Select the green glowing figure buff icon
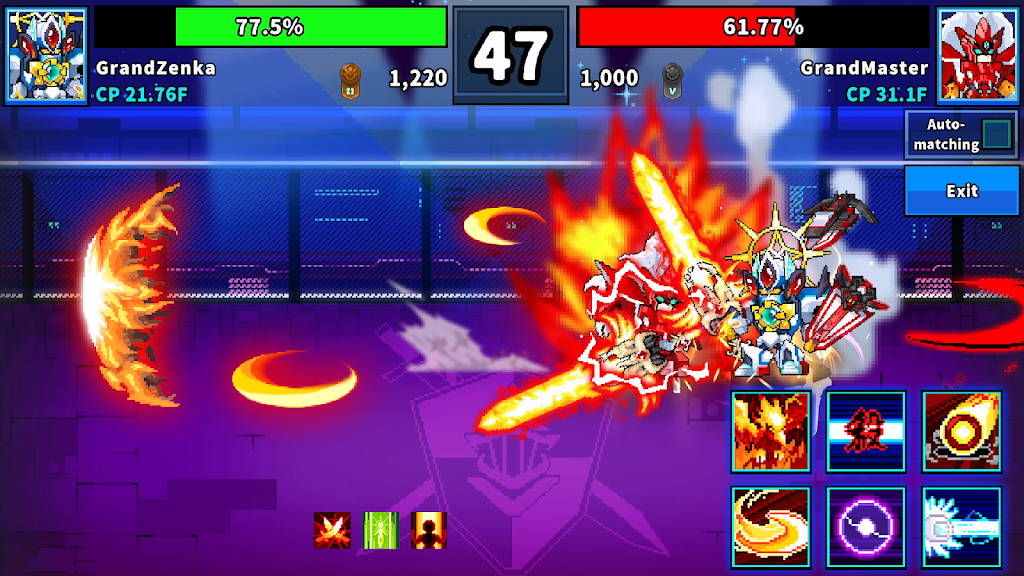Viewport: 1024px width, 576px height. 380,530
